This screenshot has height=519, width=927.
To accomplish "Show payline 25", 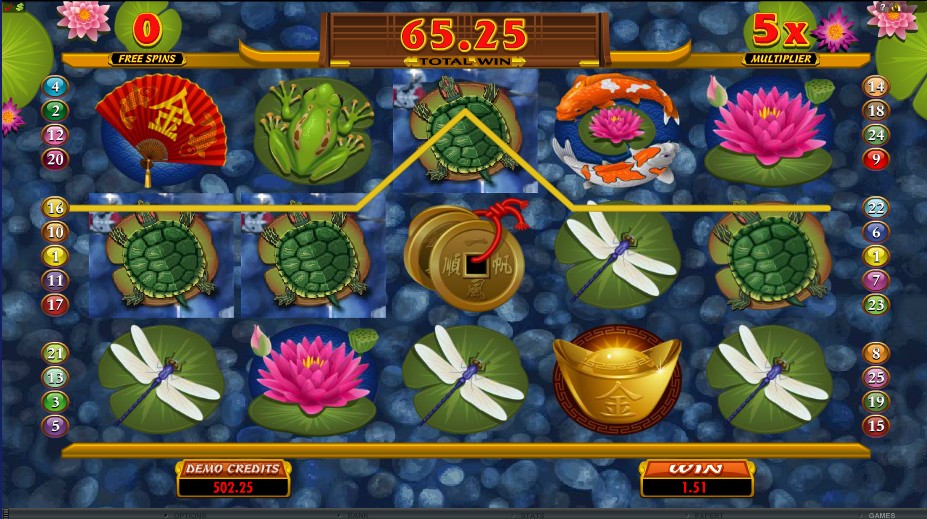I will click(x=876, y=377).
